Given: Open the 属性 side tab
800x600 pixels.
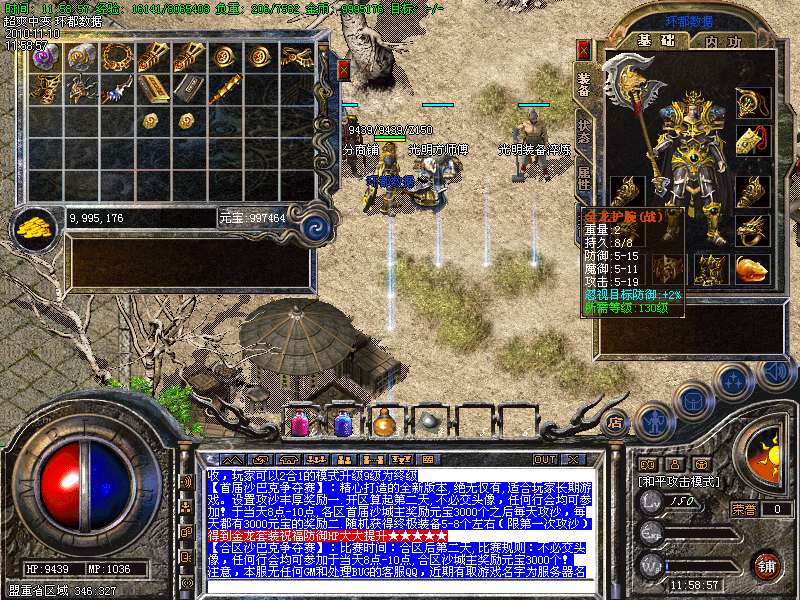Looking at the screenshot, I should (583, 180).
